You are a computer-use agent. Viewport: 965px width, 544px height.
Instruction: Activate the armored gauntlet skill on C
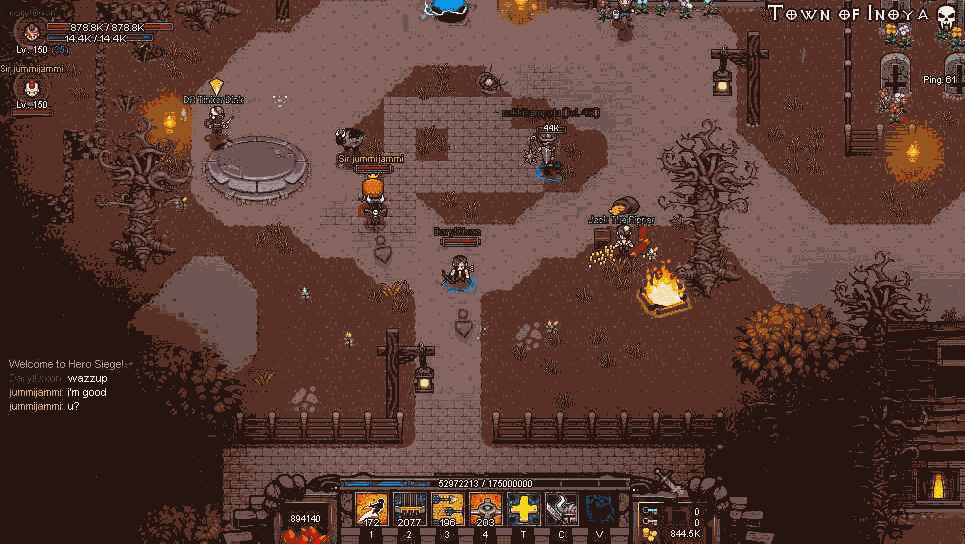click(x=561, y=509)
